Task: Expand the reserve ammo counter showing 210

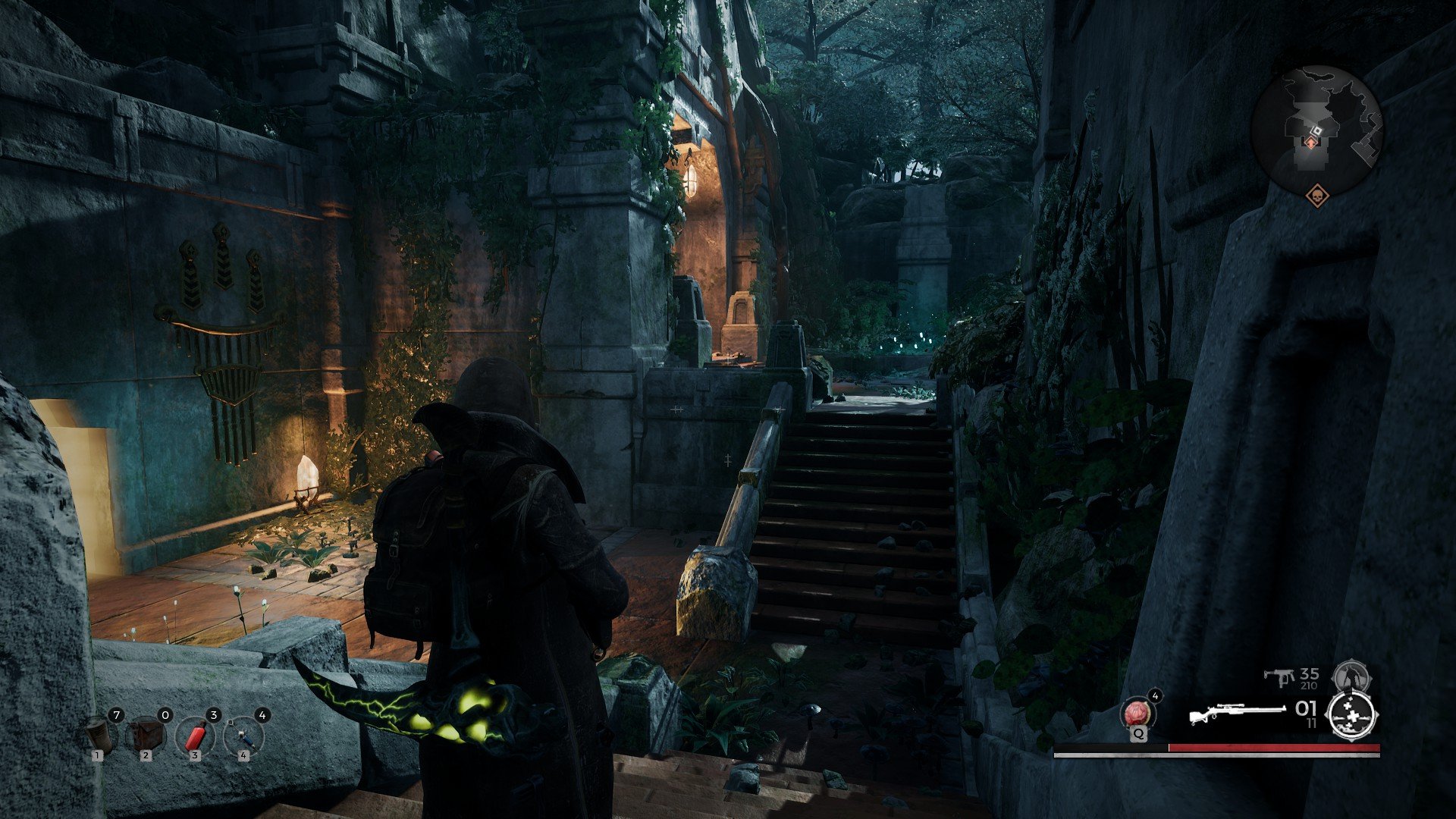Action: pyautogui.click(x=1308, y=686)
